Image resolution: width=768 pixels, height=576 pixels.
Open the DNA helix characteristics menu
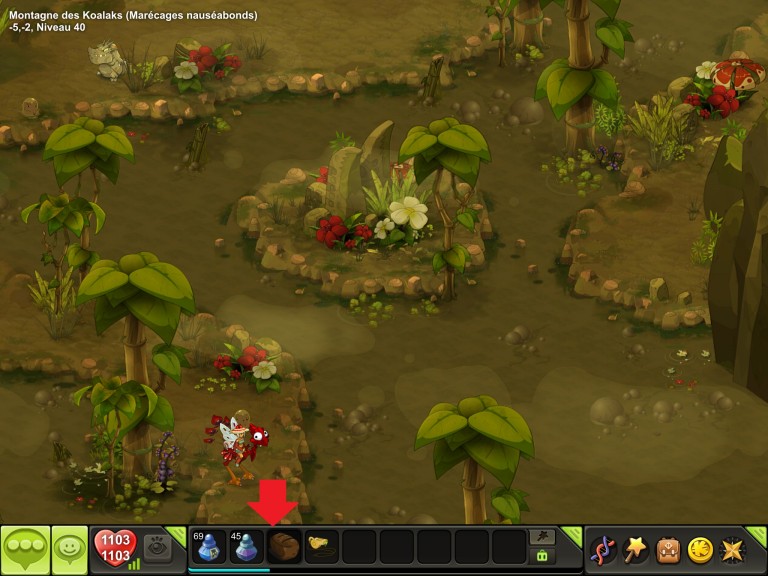(603, 549)
